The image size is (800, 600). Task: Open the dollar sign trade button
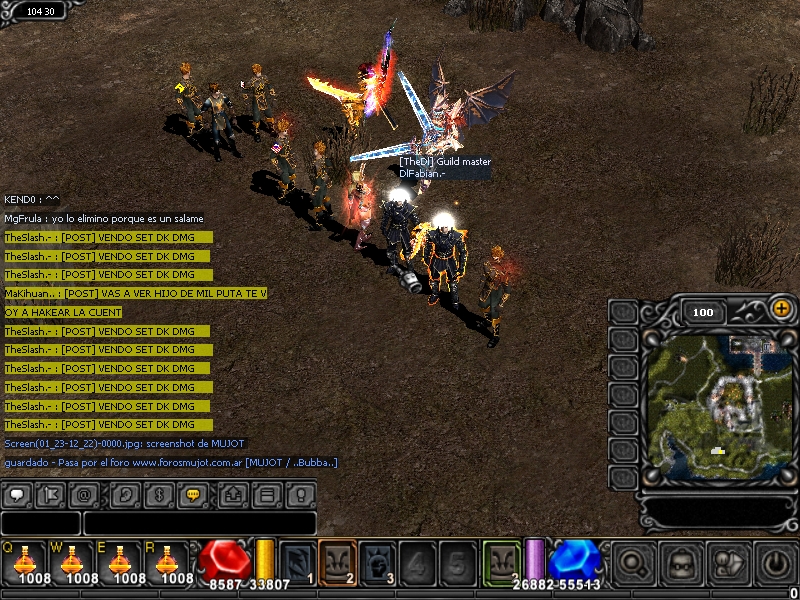coord(160,494)
